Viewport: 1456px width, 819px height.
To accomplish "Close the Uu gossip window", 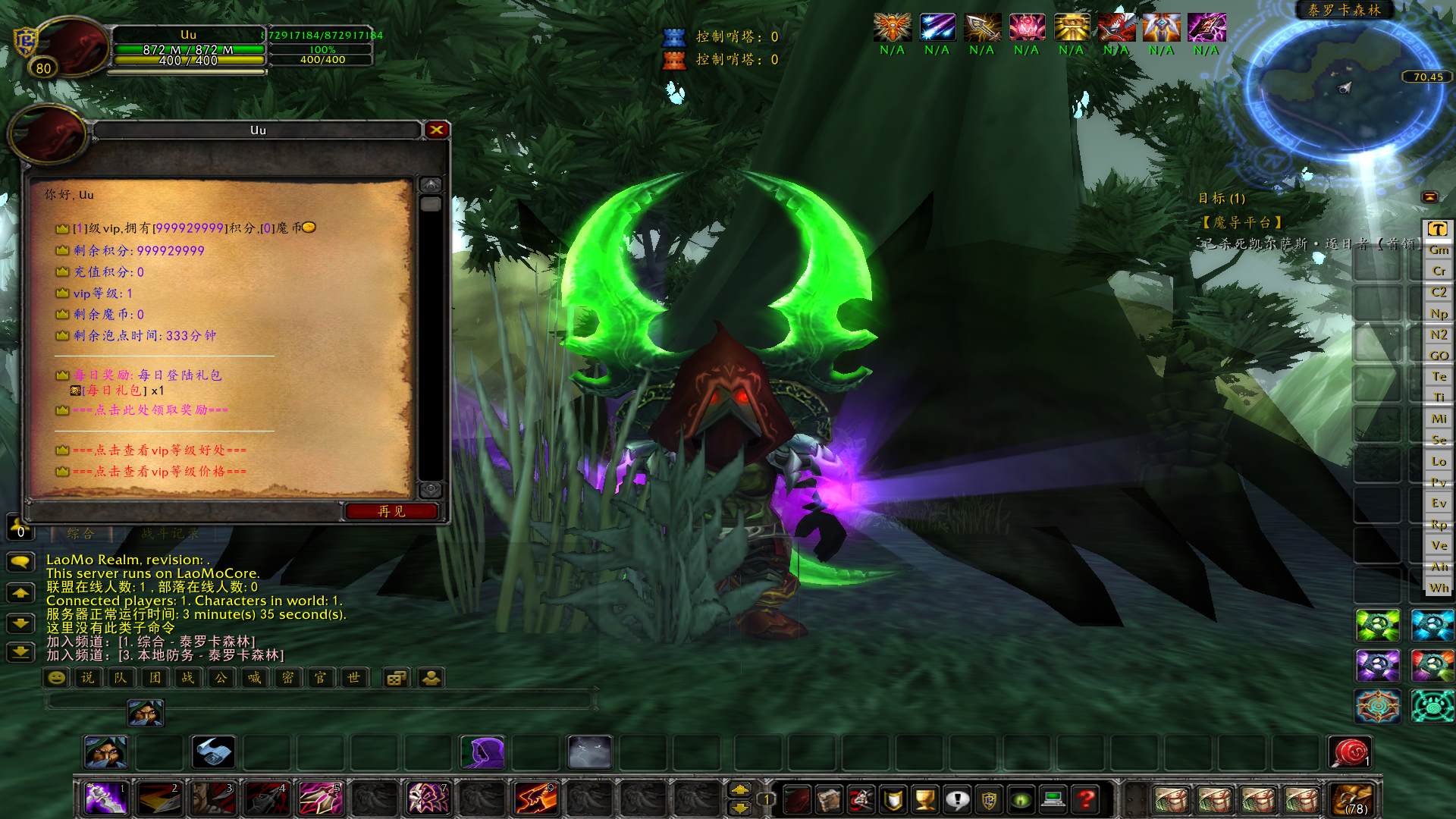I will (x=436, y=130).
